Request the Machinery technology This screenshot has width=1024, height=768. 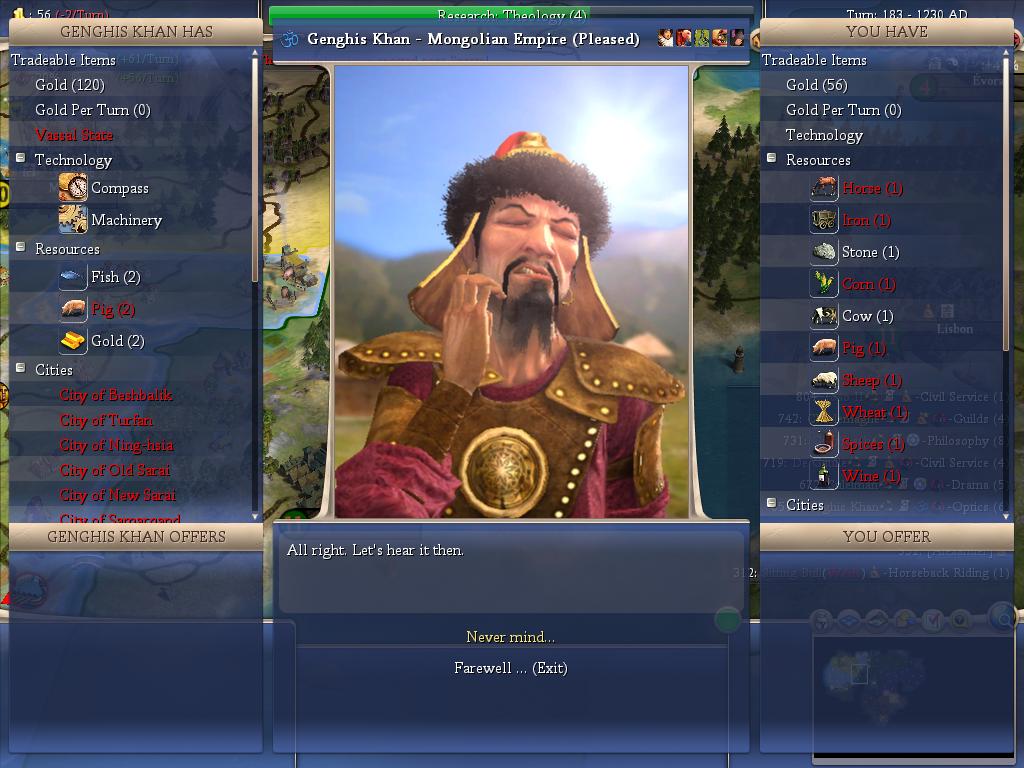(126, 220)
